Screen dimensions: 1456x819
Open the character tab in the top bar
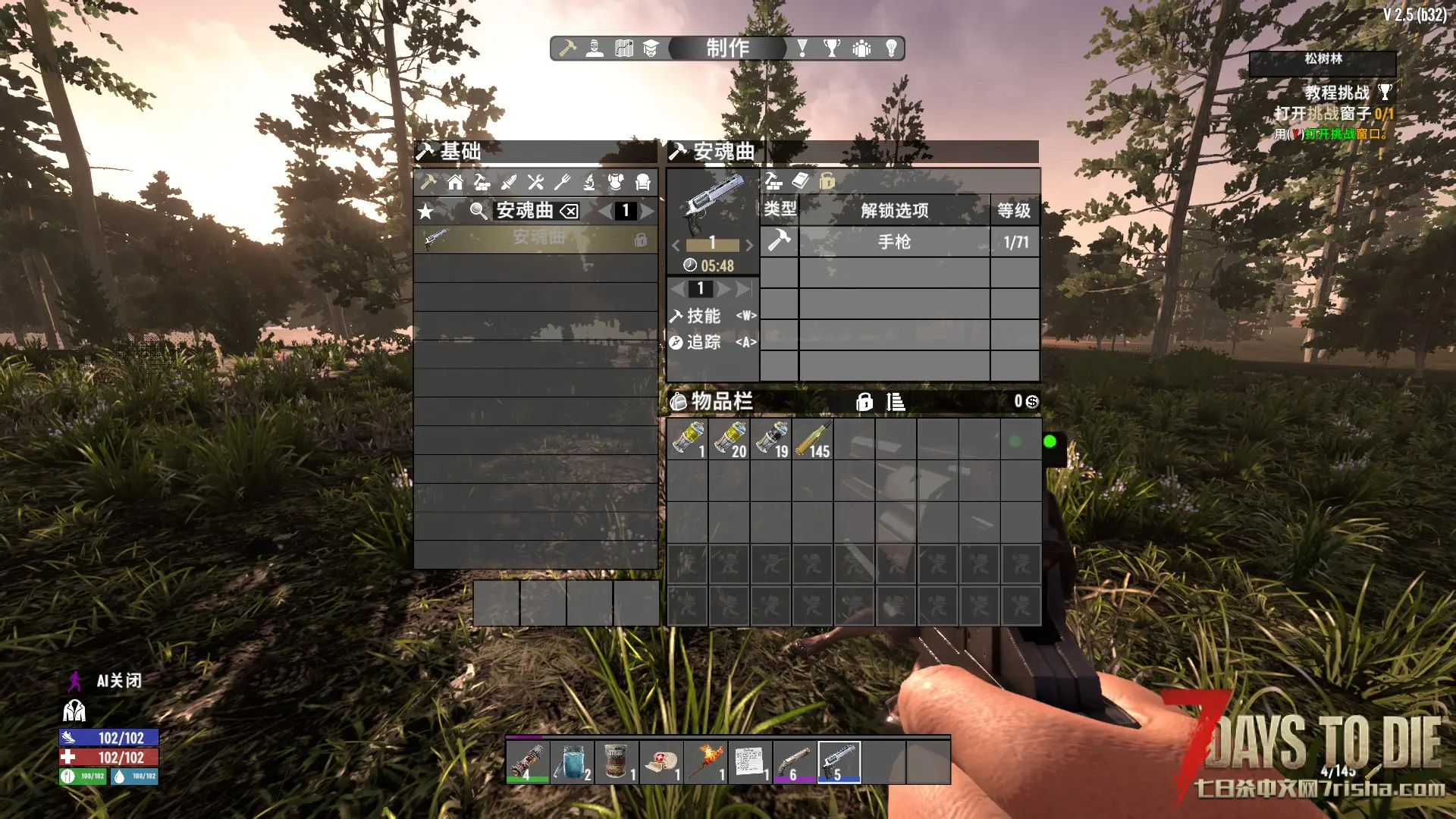click(x=595, y=49)
